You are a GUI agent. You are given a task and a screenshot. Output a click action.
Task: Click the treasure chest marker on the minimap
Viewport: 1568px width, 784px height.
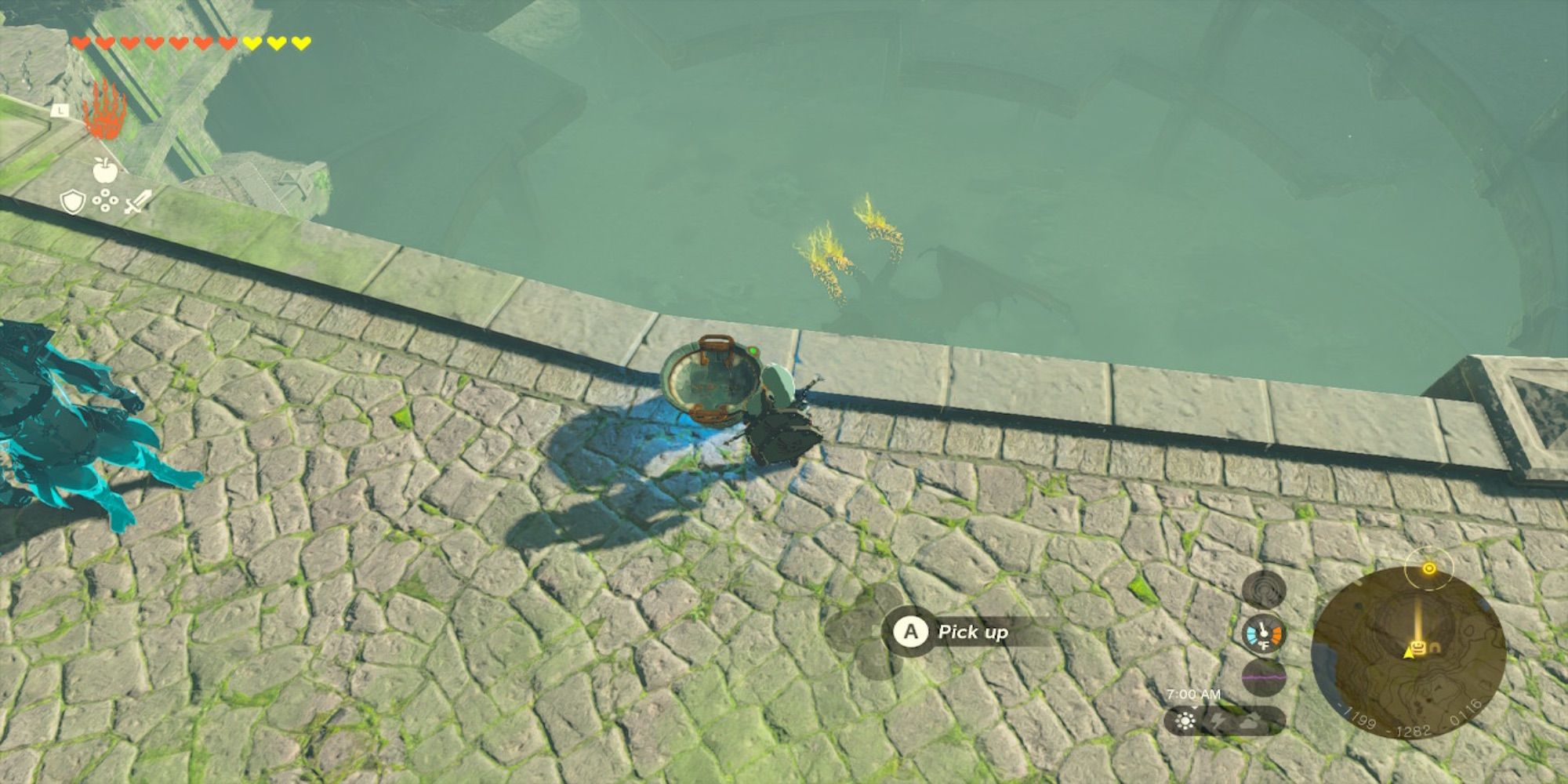(x=1418, y=646)
